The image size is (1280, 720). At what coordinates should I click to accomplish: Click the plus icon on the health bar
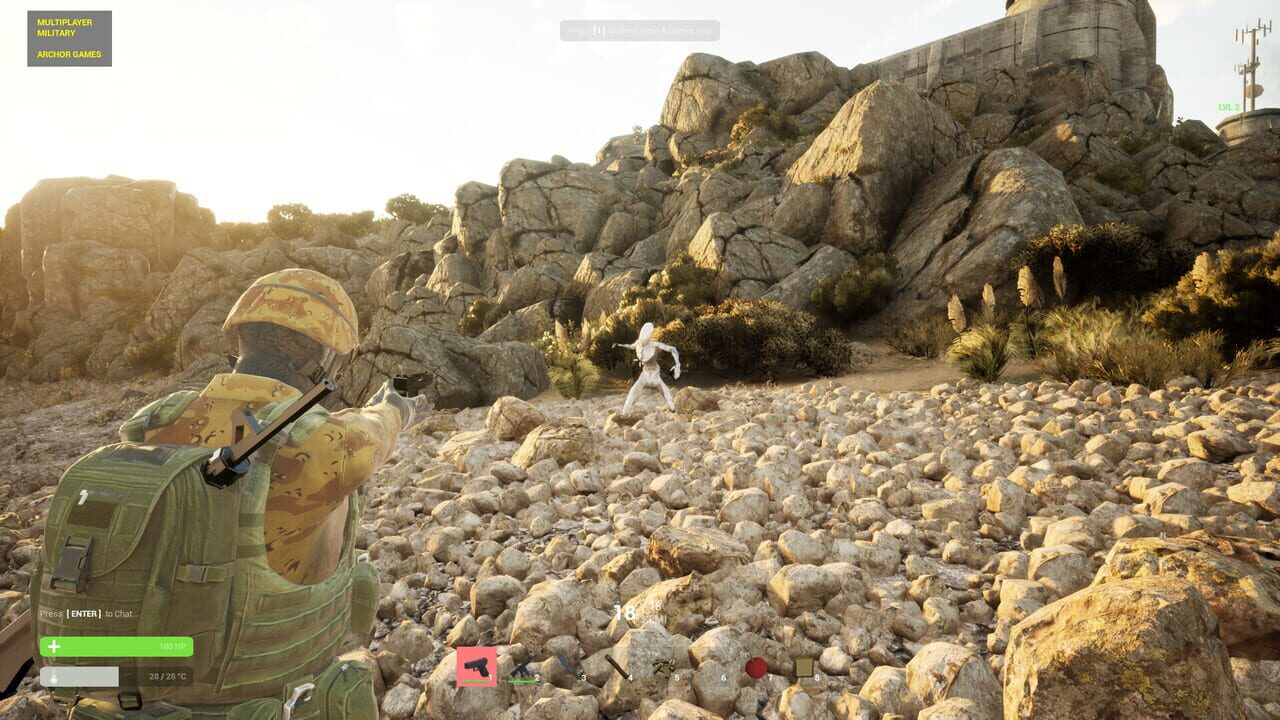coord(54,646)
